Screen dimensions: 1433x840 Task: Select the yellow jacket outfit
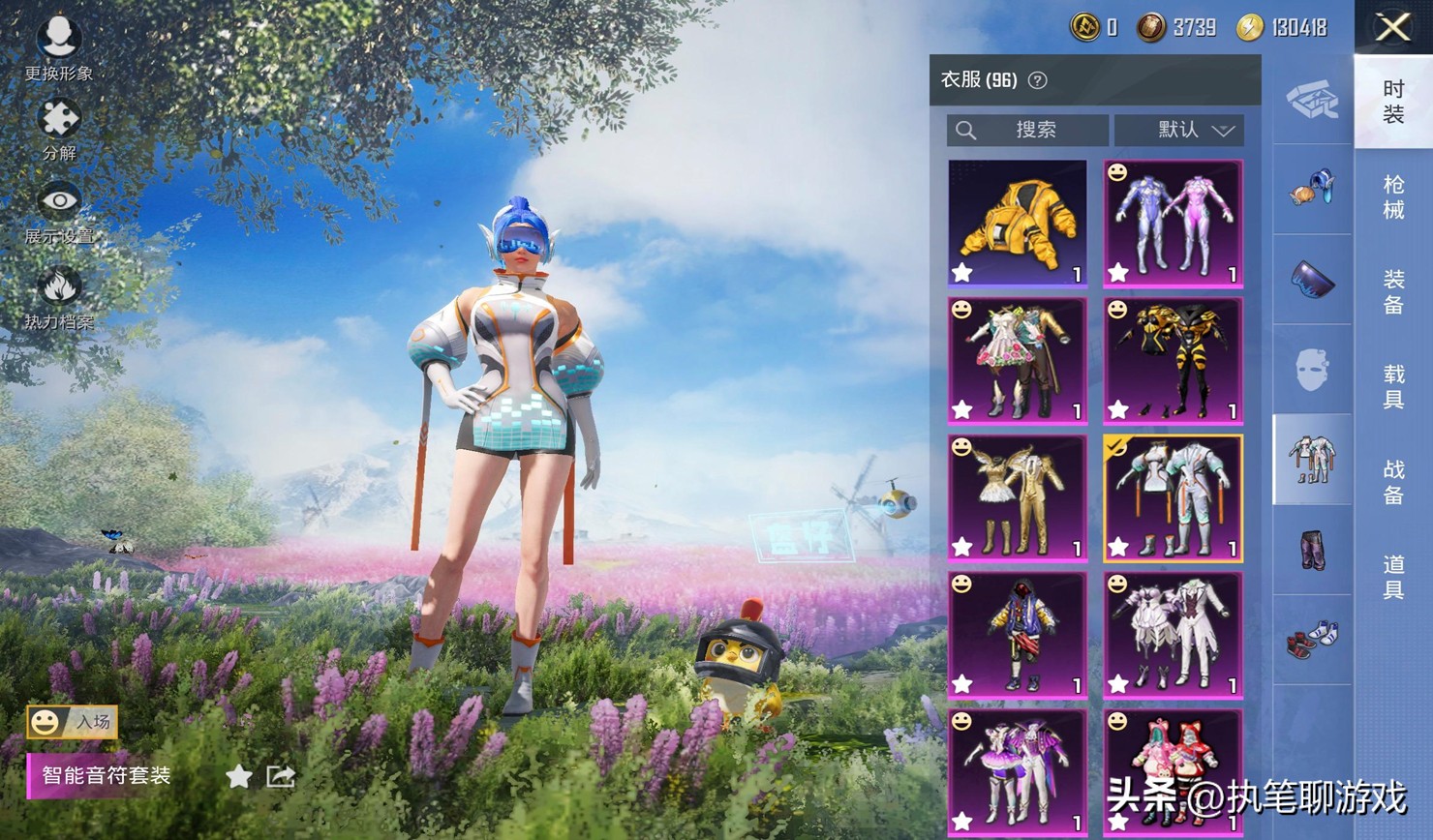tap(1017, 224)
